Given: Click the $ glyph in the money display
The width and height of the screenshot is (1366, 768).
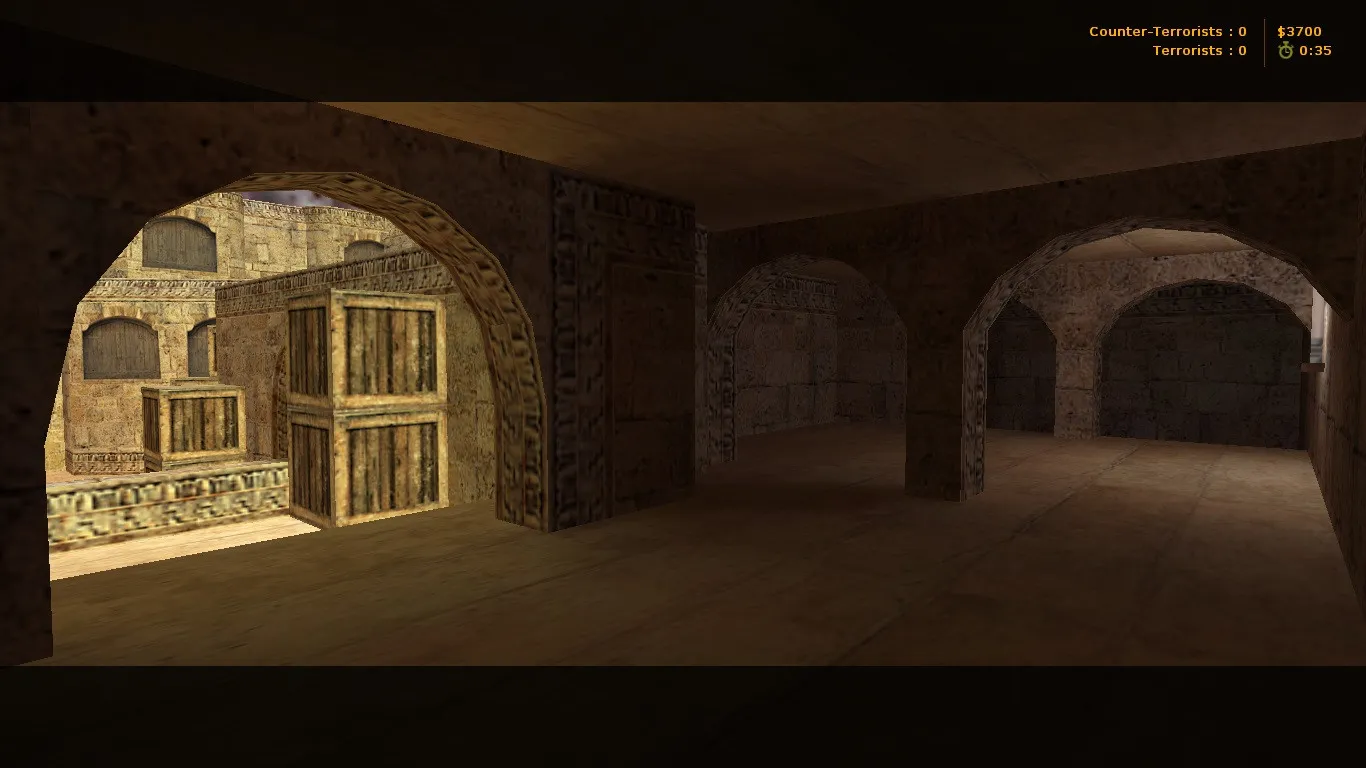Looking at the screenshot, I should [x=1281, y=31].
